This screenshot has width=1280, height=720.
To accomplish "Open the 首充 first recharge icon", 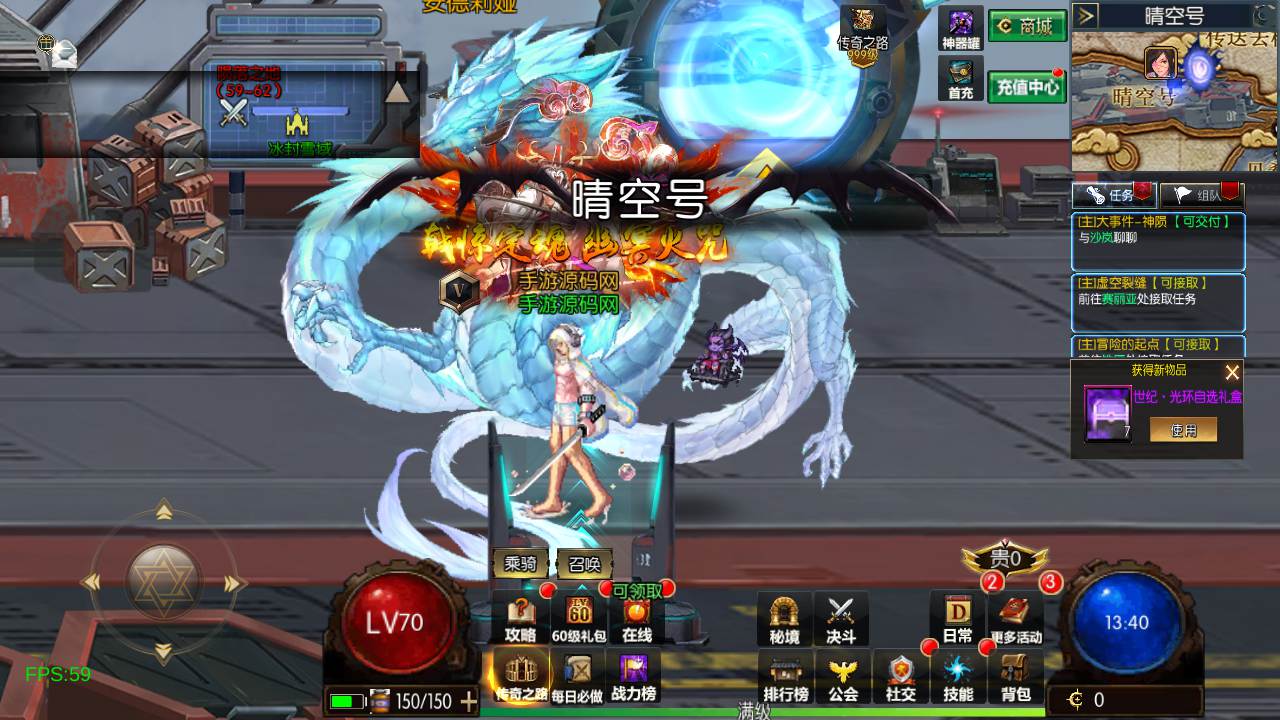I will pos(961,79).
